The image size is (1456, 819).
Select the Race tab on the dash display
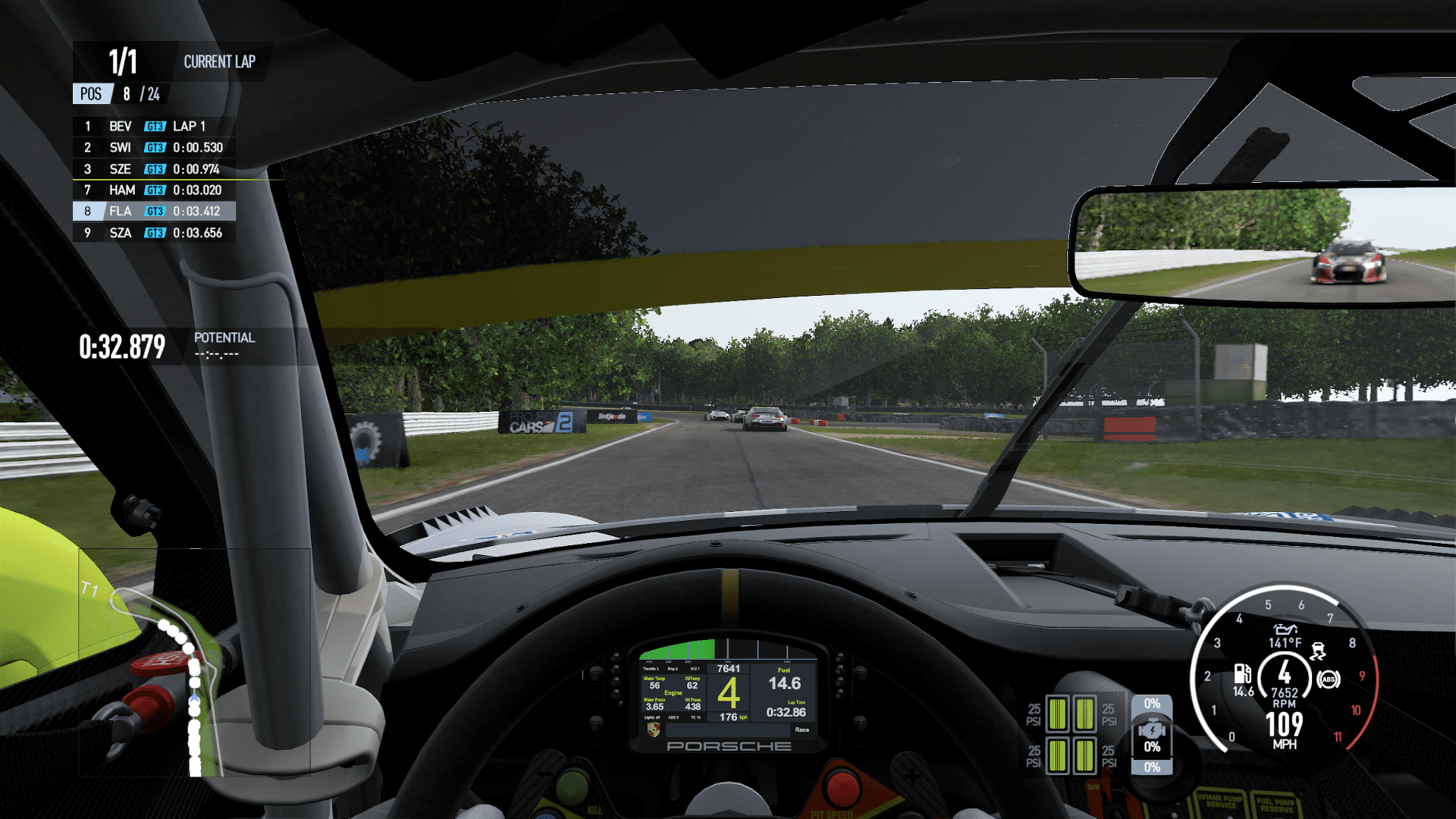pos(802,730)
